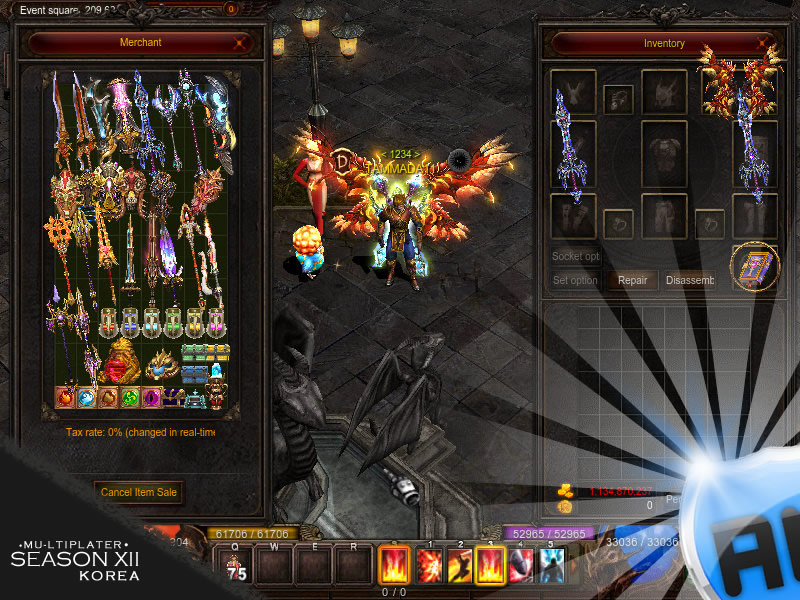
Task: Select the empty armor equipment slot
Action: [664, 155]
